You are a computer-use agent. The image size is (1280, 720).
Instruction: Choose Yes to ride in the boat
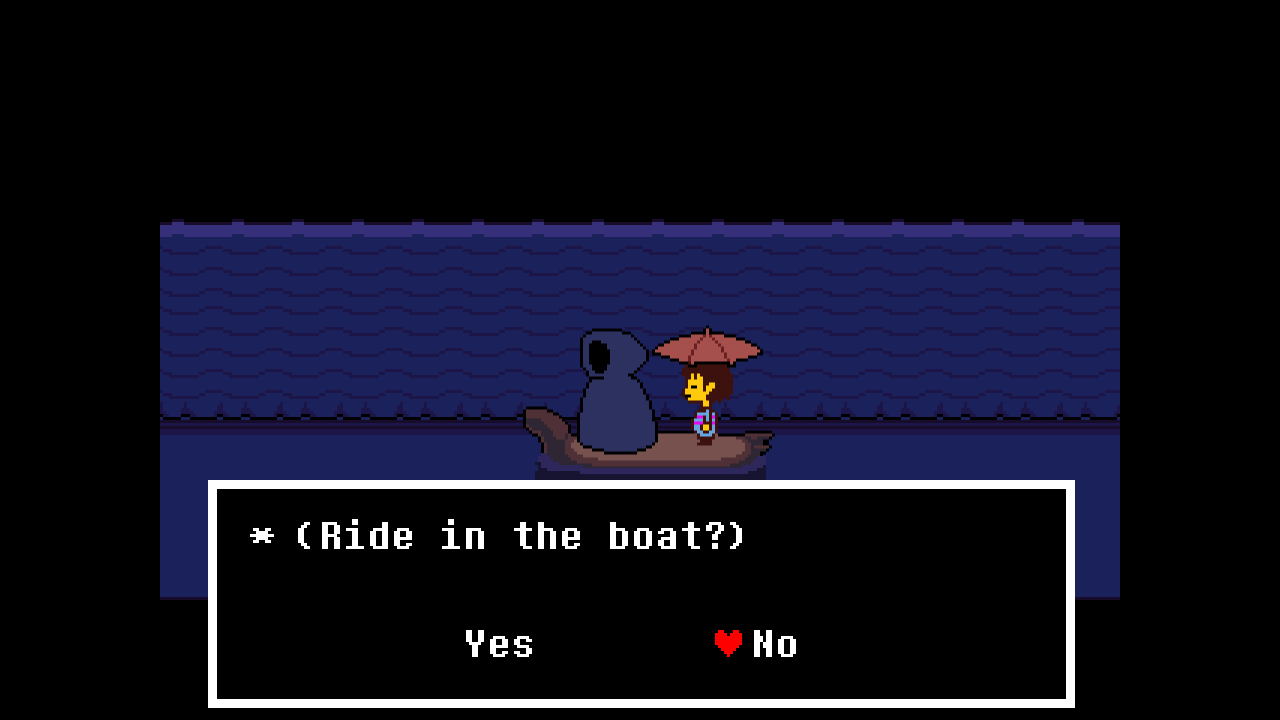coord(499,644)
